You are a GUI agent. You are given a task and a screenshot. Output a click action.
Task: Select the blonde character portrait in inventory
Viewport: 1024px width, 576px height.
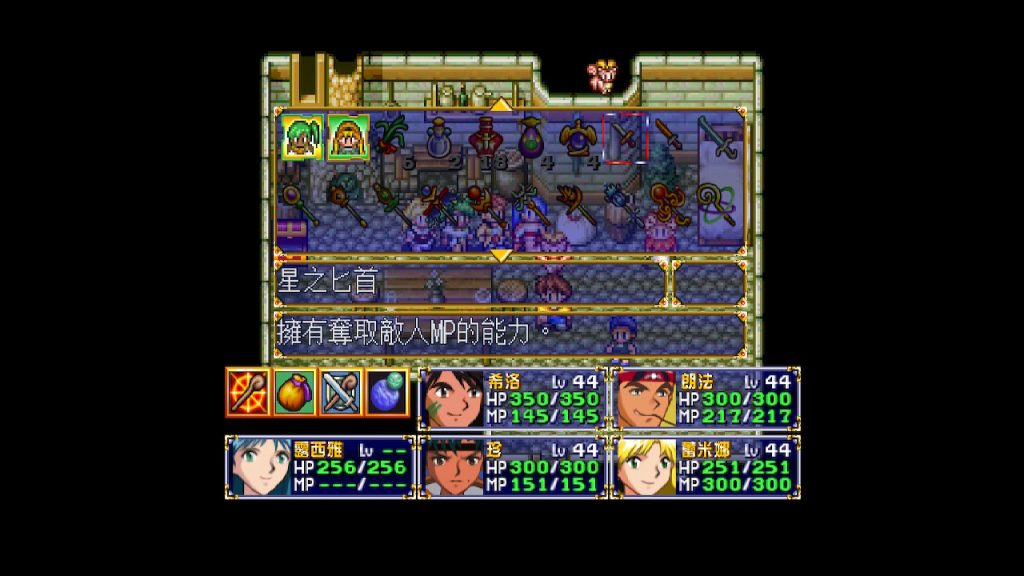[x=348, y=136]
